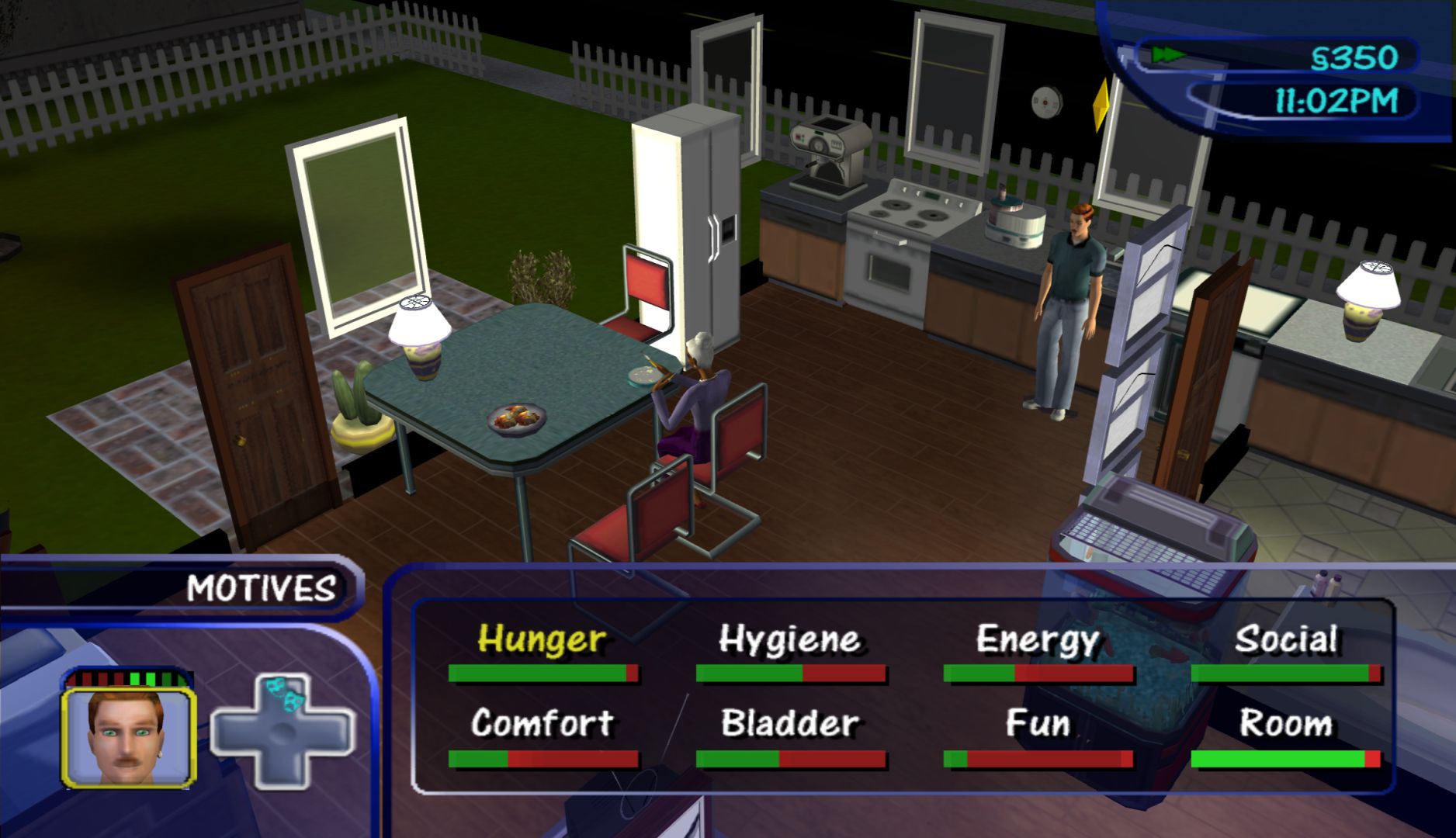
Task: Toggle the green fast-forward speed arrows
Action: coord(1167,55)
